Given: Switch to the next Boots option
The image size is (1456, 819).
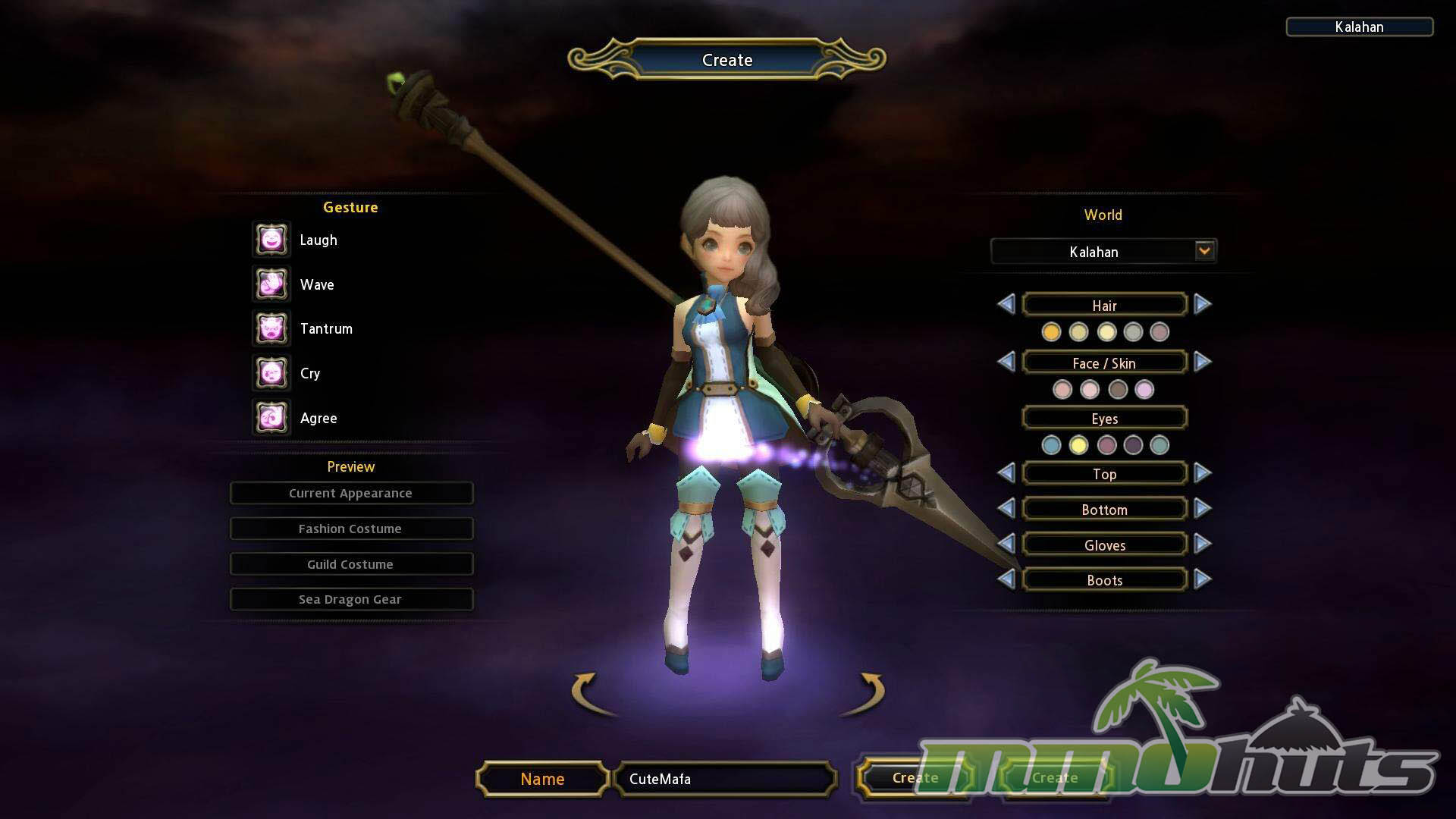Looking at the screenshot, I should coord(1202,580).
